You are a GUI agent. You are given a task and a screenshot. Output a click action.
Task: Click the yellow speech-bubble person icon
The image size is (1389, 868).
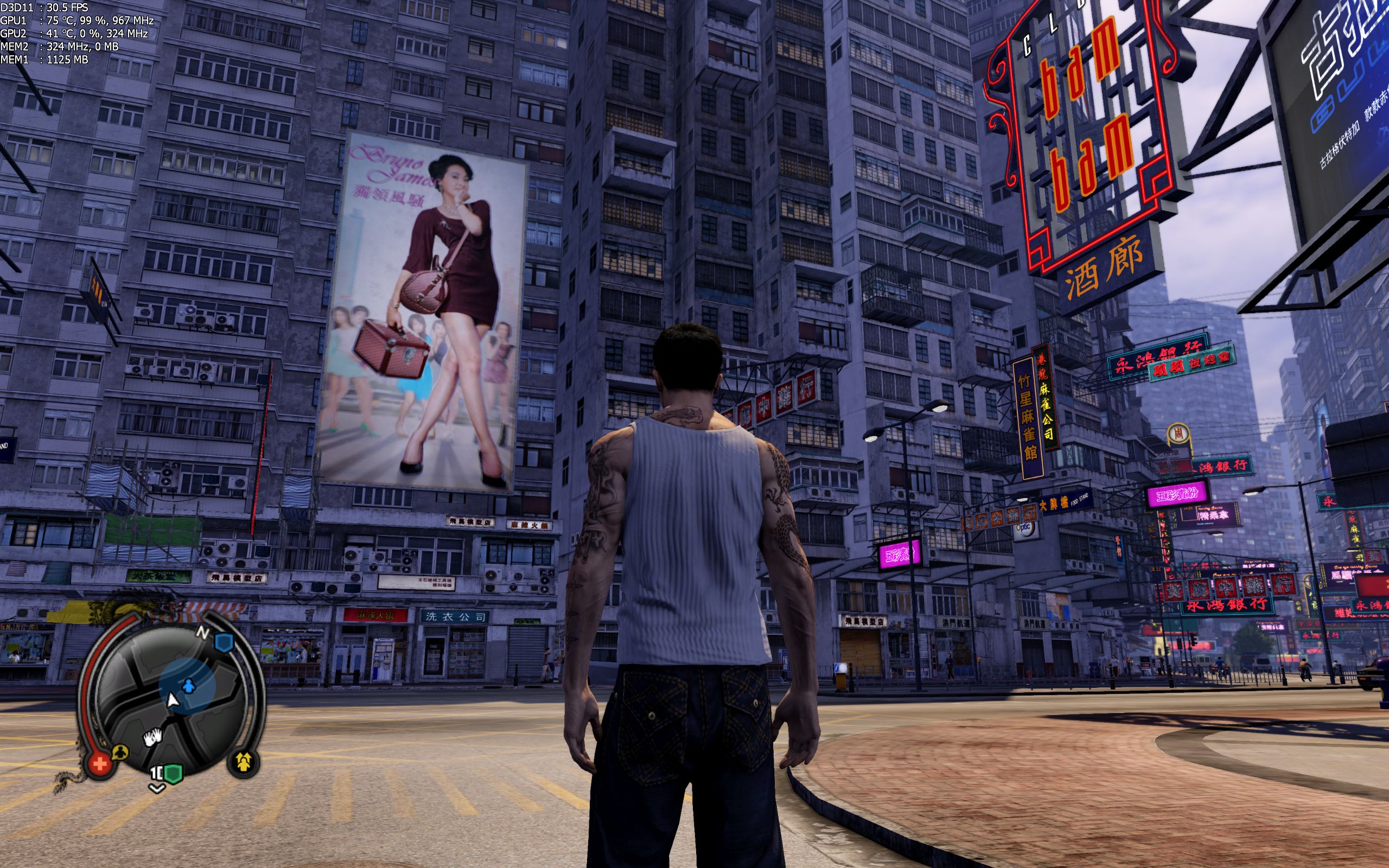pos(121,752)
